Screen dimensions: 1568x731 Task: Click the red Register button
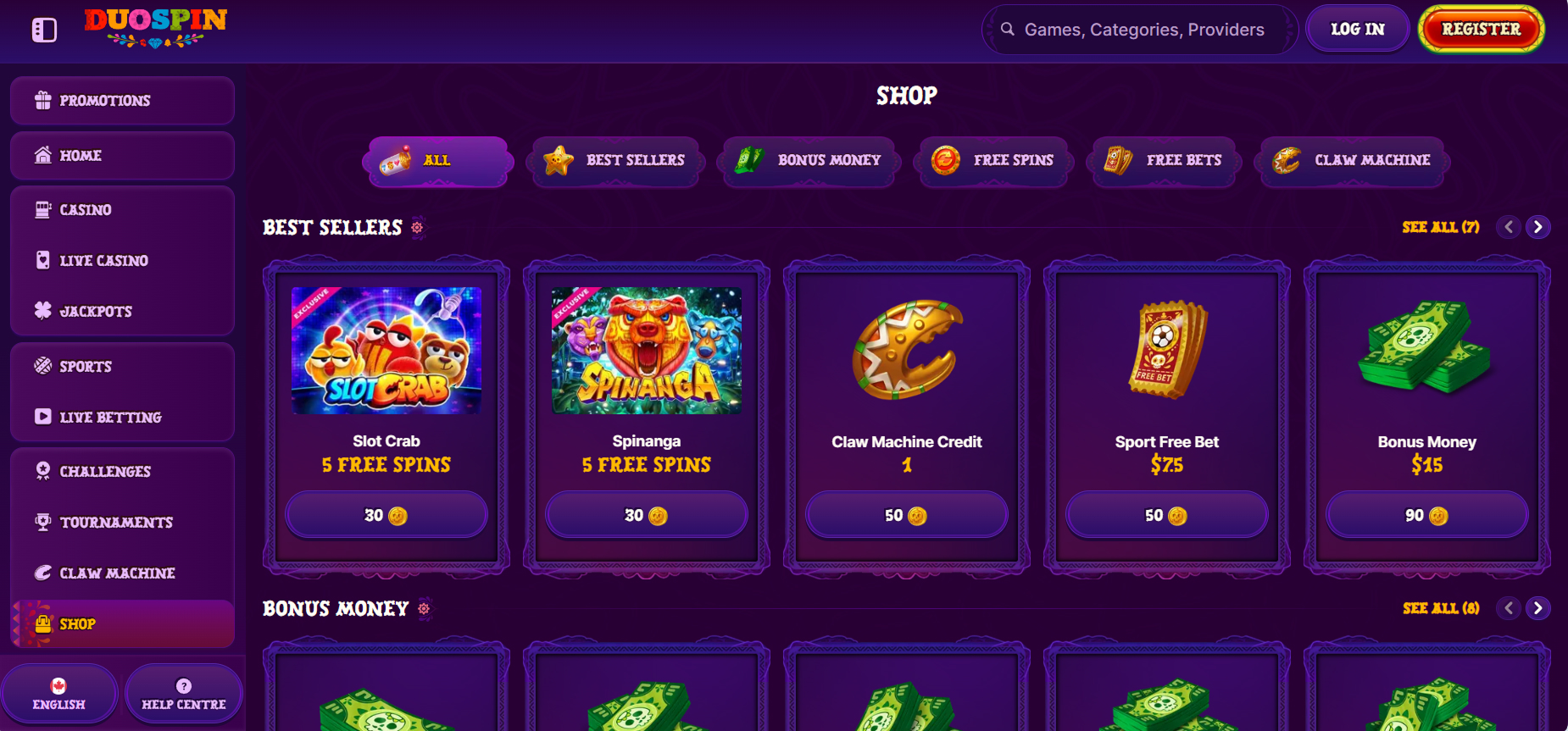coord(1481,30)
